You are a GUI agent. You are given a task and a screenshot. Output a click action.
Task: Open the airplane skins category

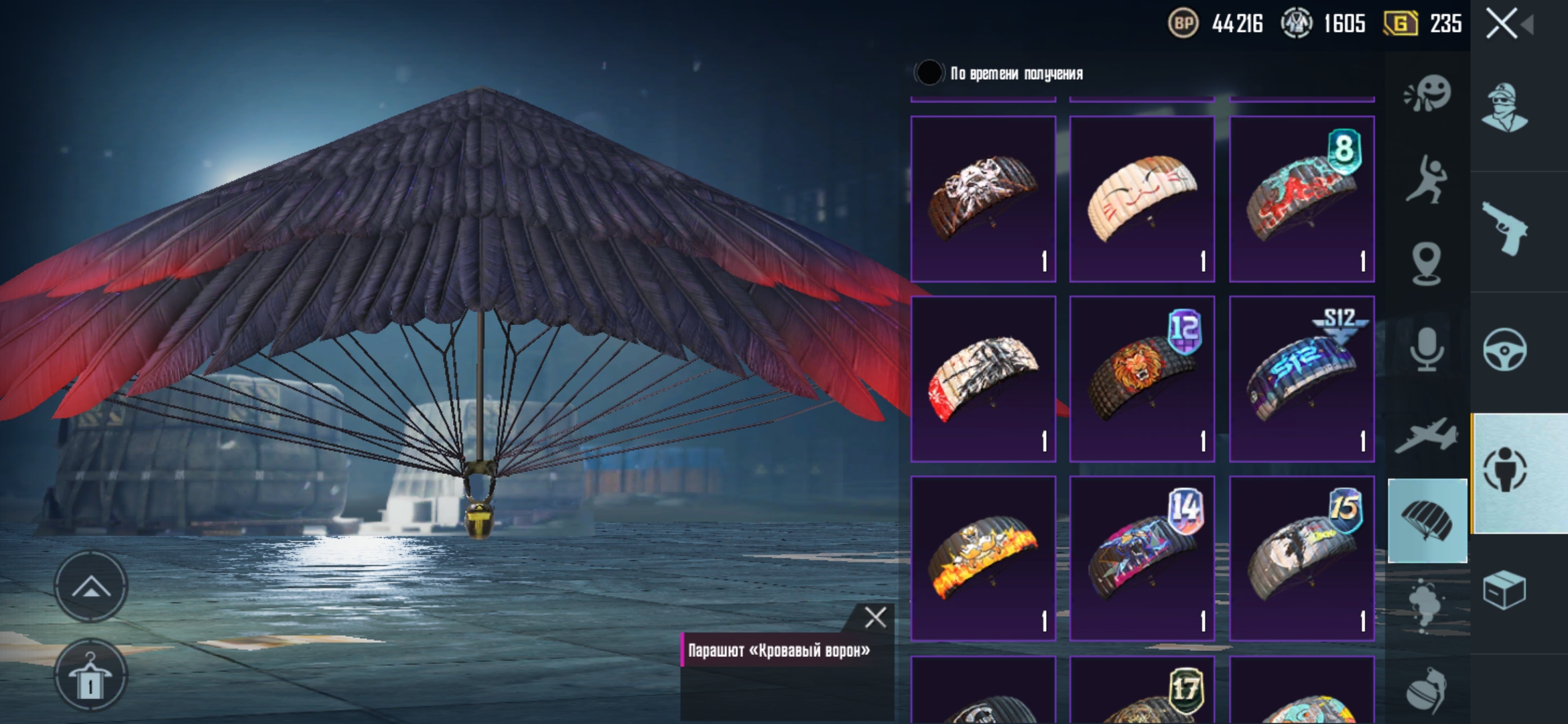point(1427,436)
